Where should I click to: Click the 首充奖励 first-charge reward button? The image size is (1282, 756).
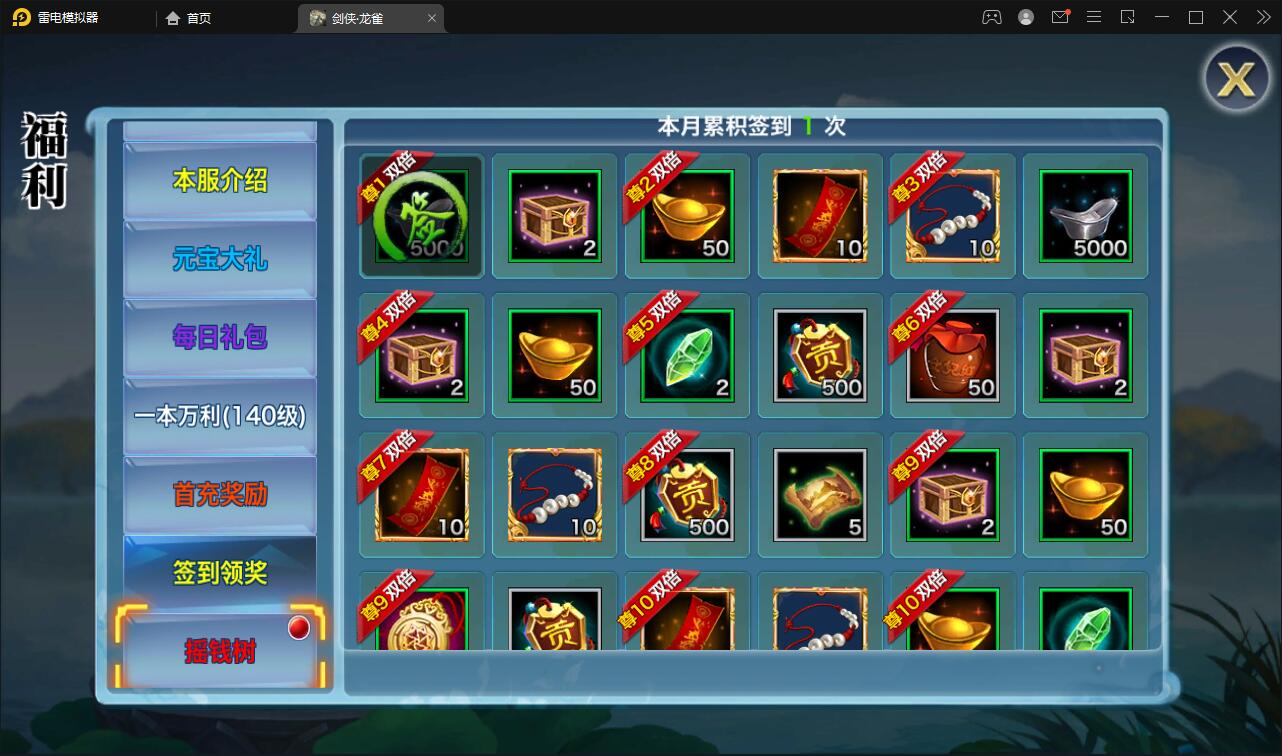point(219,495)
